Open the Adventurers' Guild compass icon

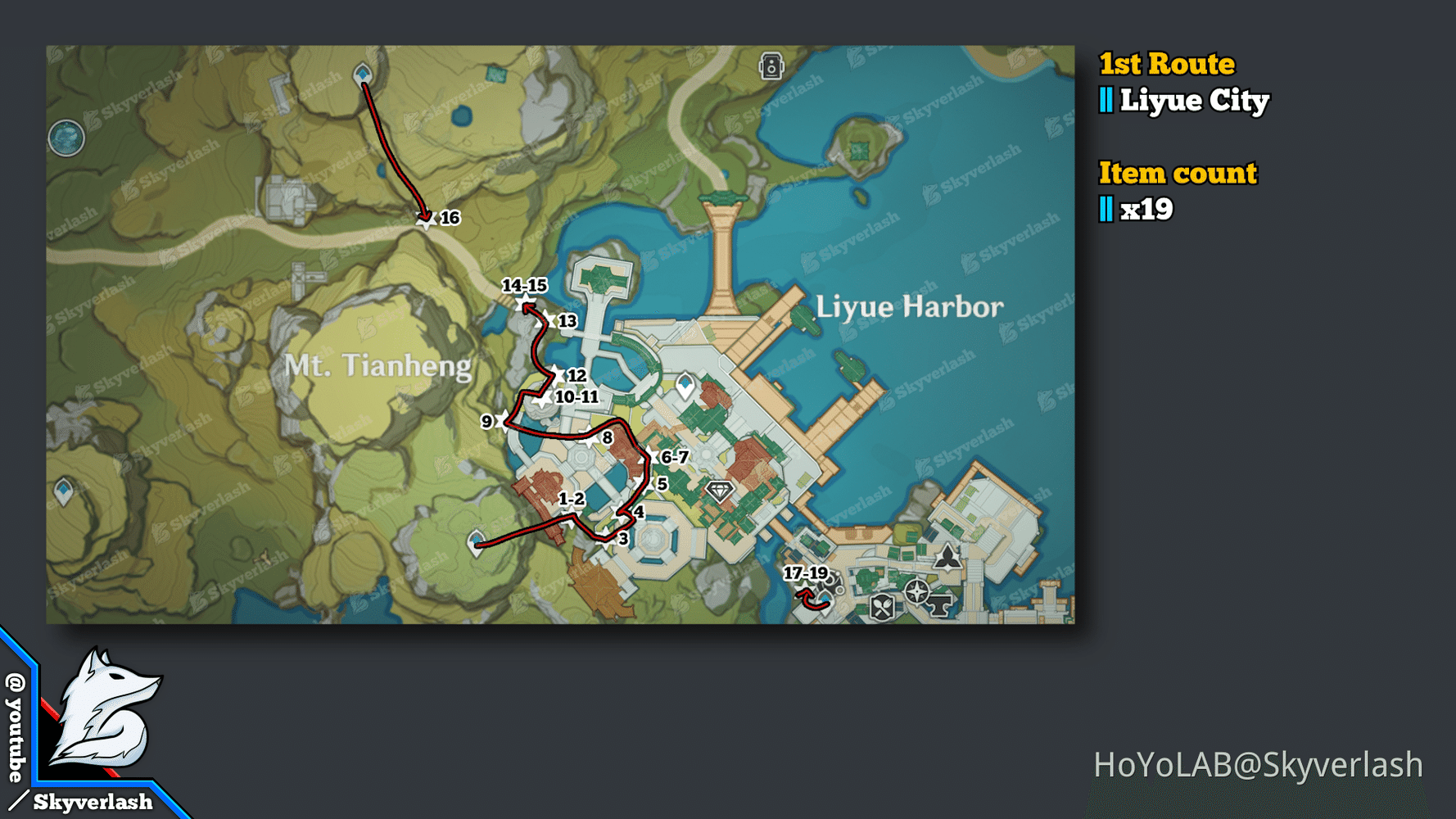click(917, 593)
